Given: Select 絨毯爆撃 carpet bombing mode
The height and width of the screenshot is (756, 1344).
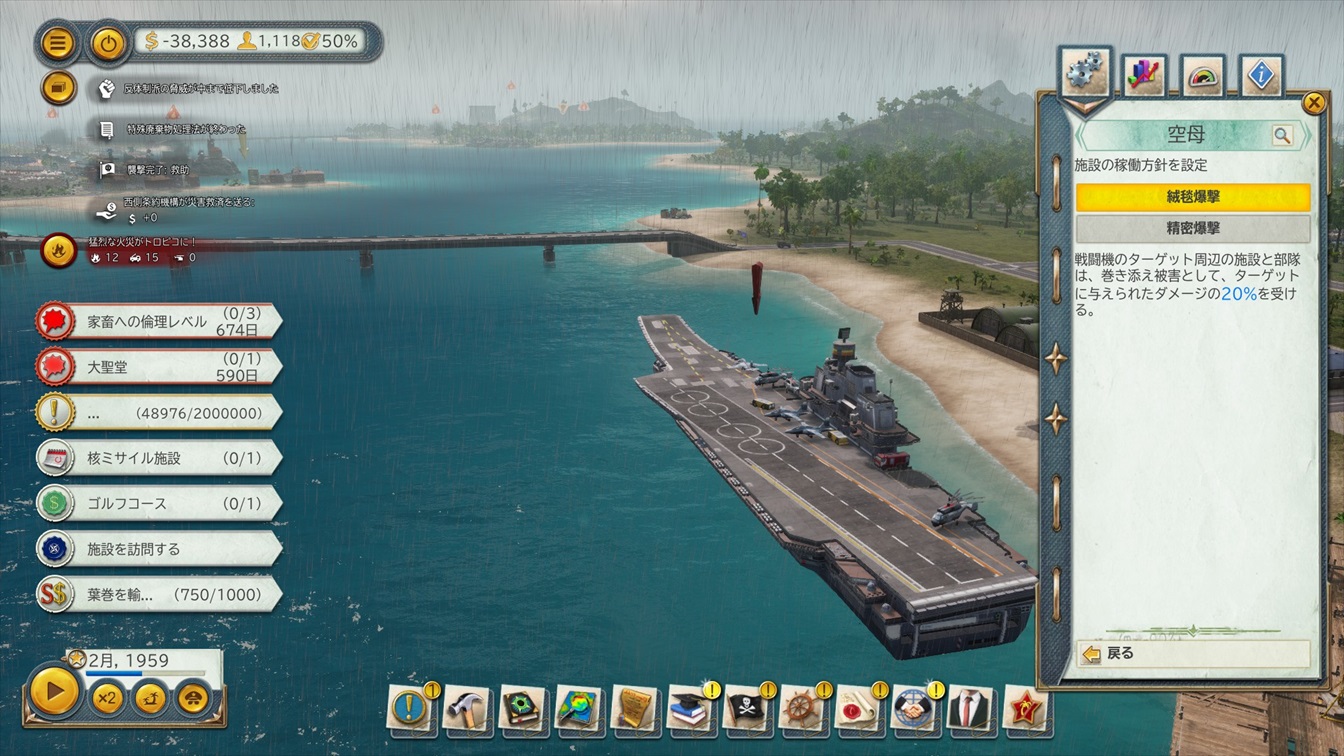Looking at the screenshot, I should (x=1193, y=197).
